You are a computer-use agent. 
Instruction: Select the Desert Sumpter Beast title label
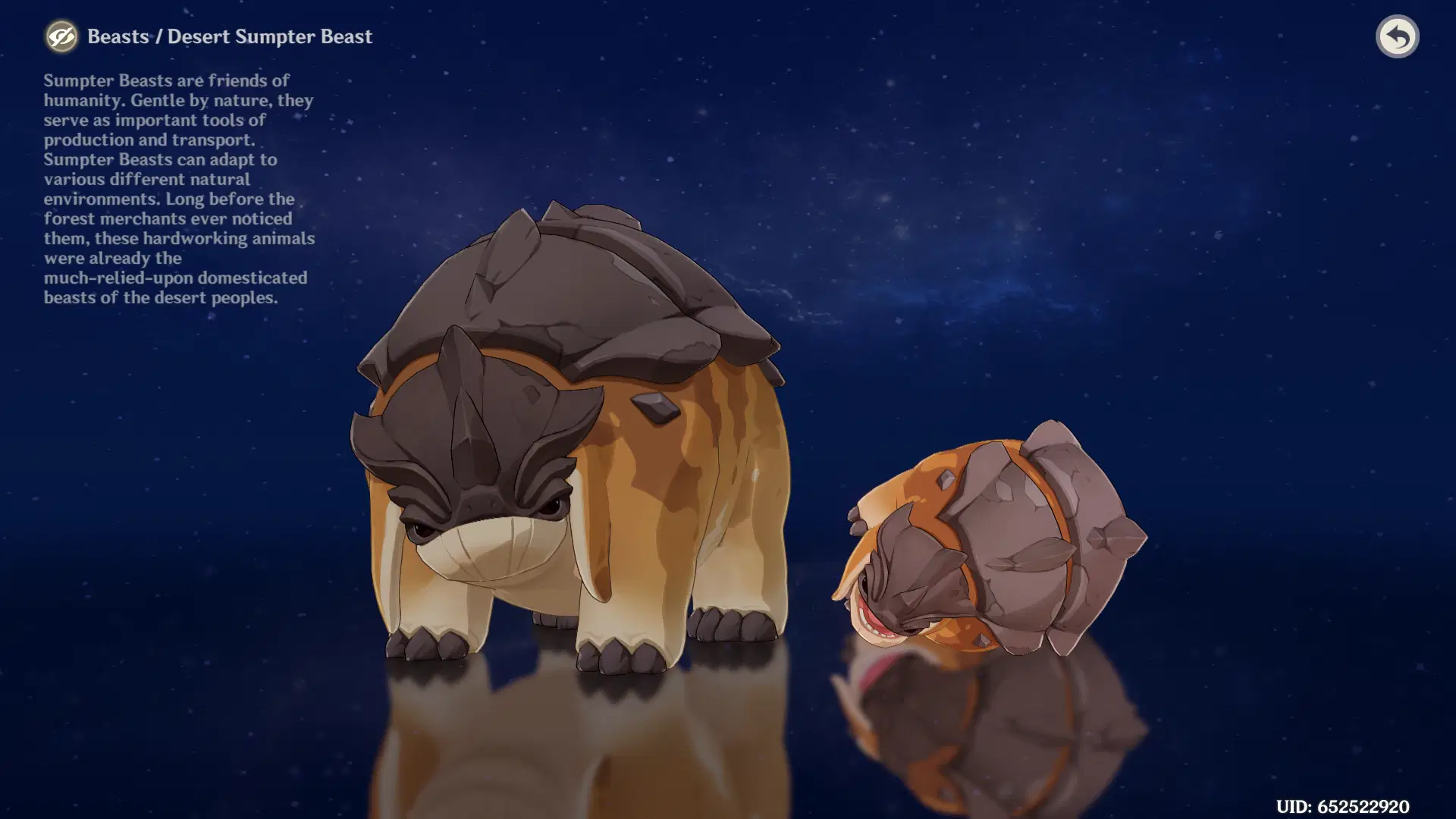[x=271, y=36]
